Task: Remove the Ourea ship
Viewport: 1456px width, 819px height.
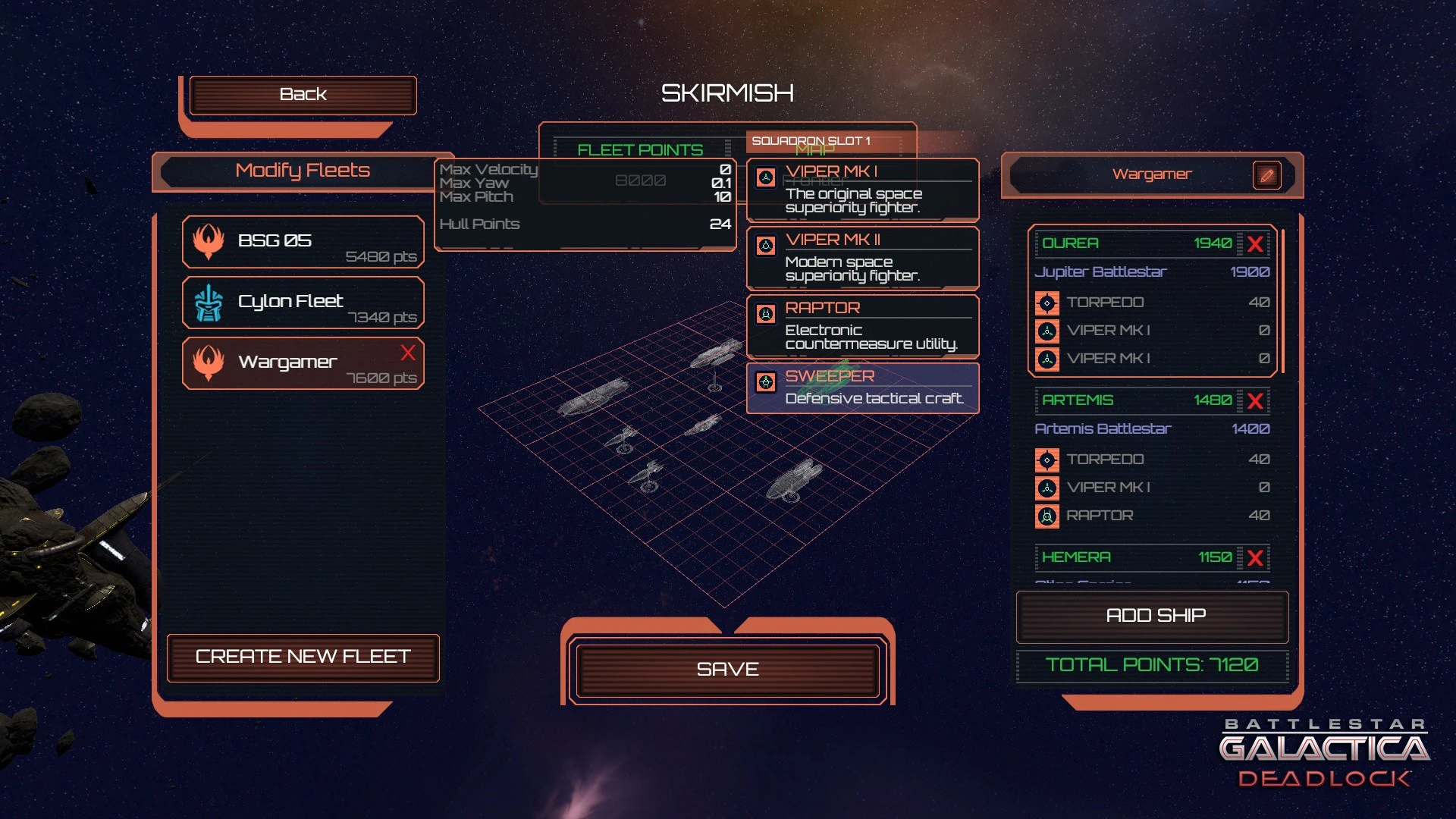Action: 1255,244
